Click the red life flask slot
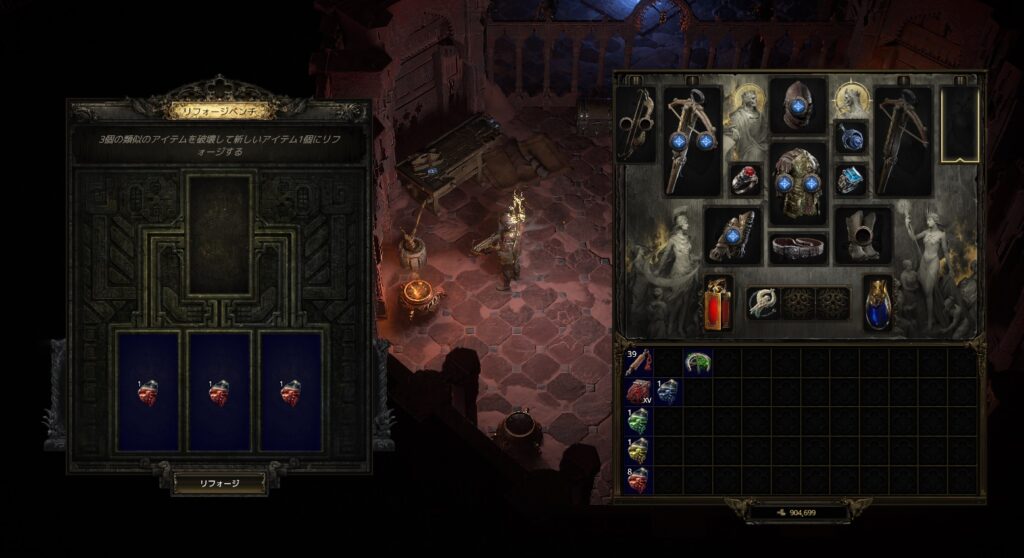Image resolution: width=1024 pixels, height=558 pixels. pyautogui.click(x=717, y=303)
